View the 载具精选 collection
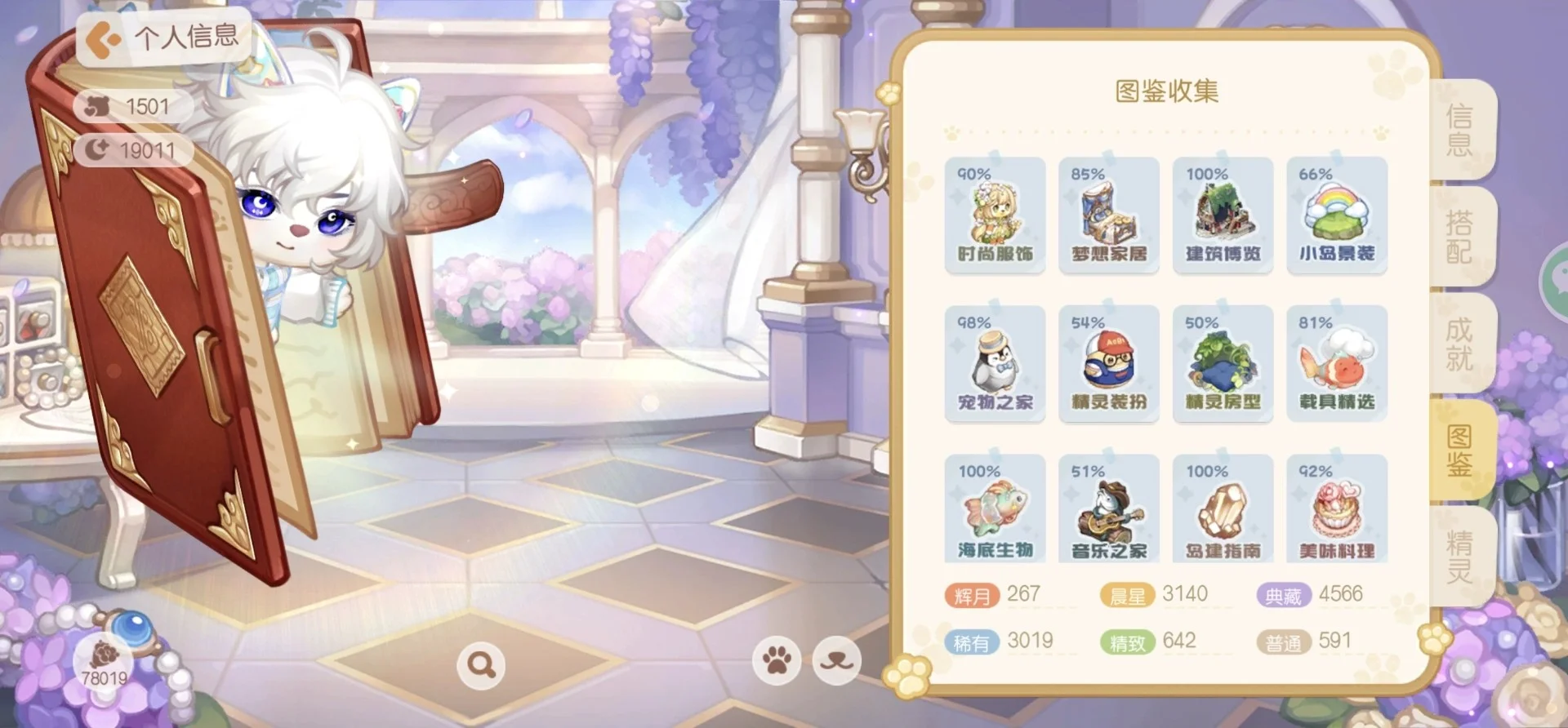This screenshot has height=728, width=1568. (x=1336, y=364)
